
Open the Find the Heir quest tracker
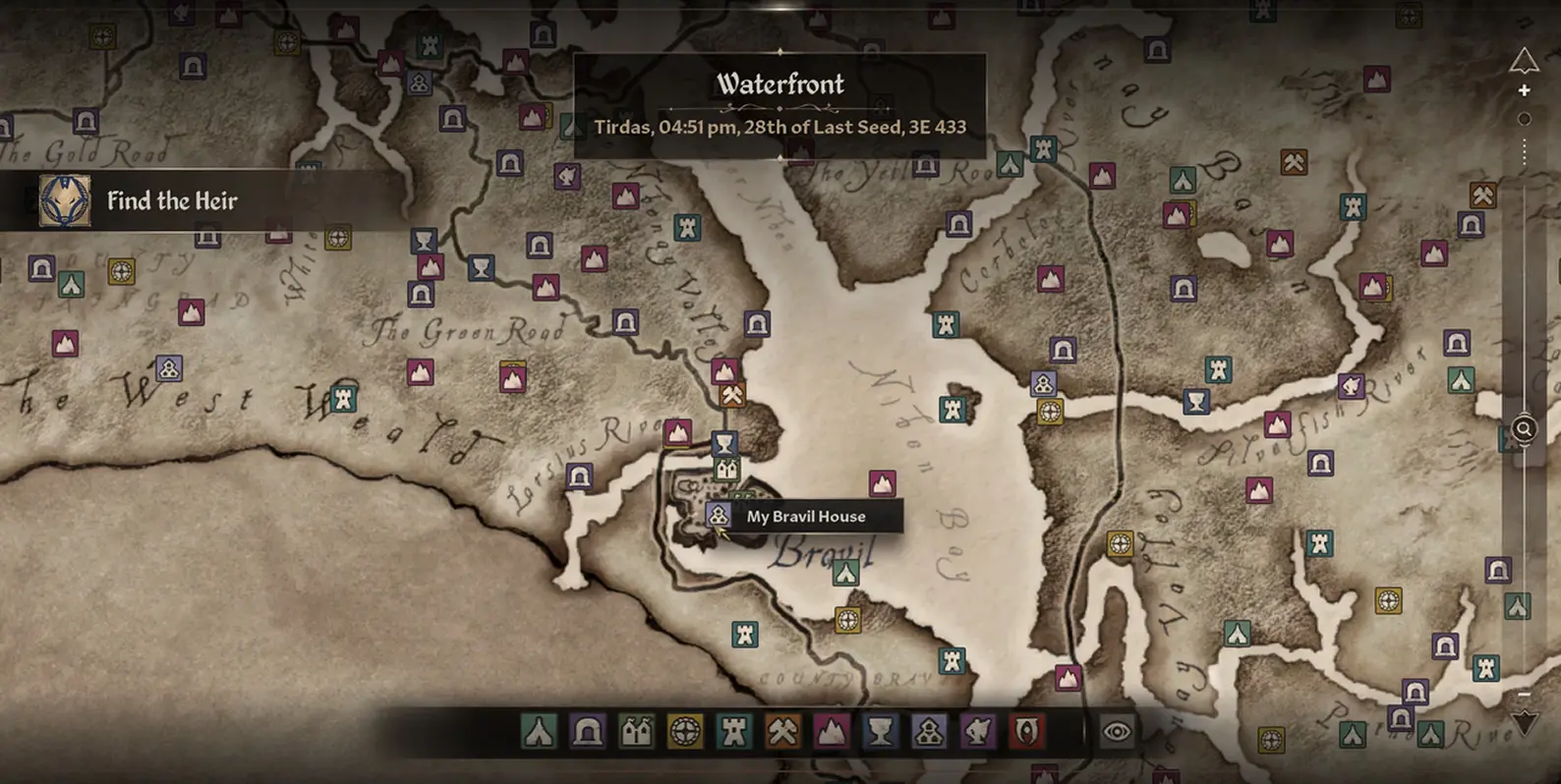(171, 201)
